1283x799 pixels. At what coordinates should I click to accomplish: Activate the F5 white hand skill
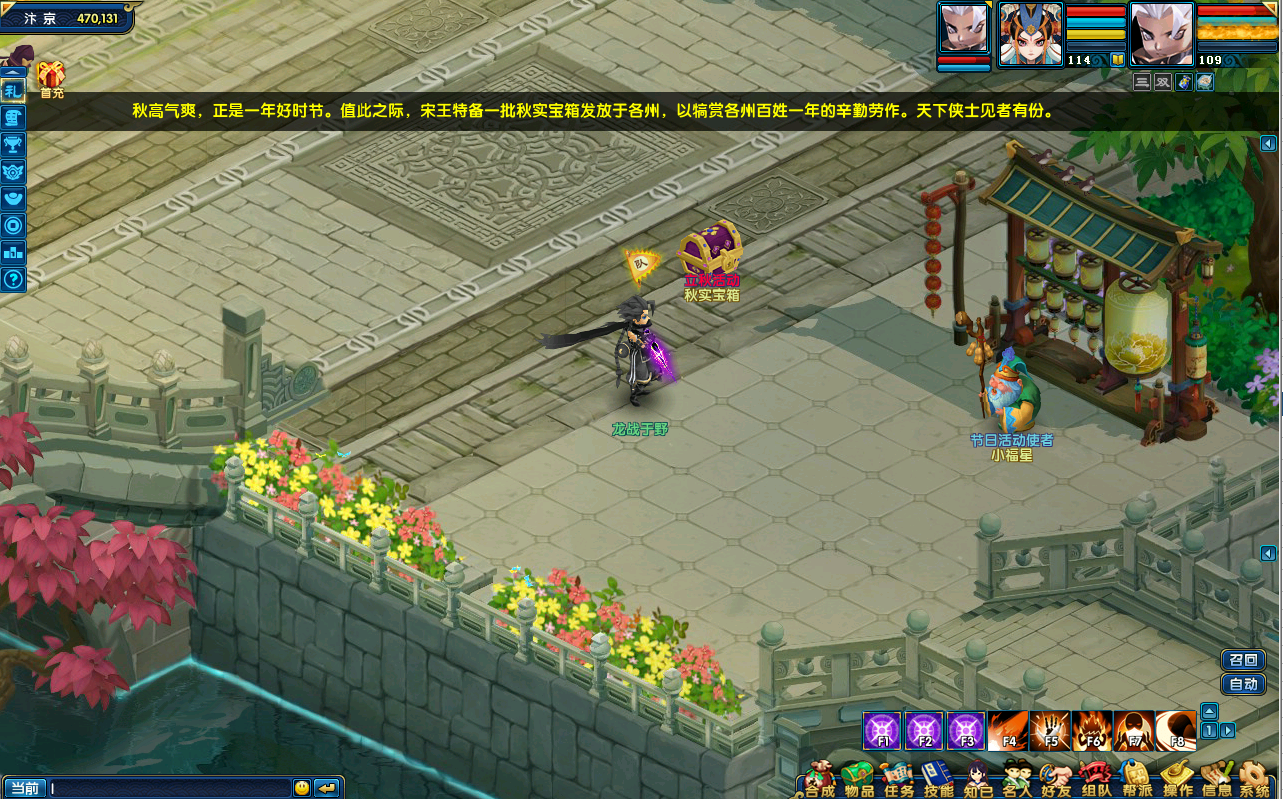click(x=1051, y=731)
